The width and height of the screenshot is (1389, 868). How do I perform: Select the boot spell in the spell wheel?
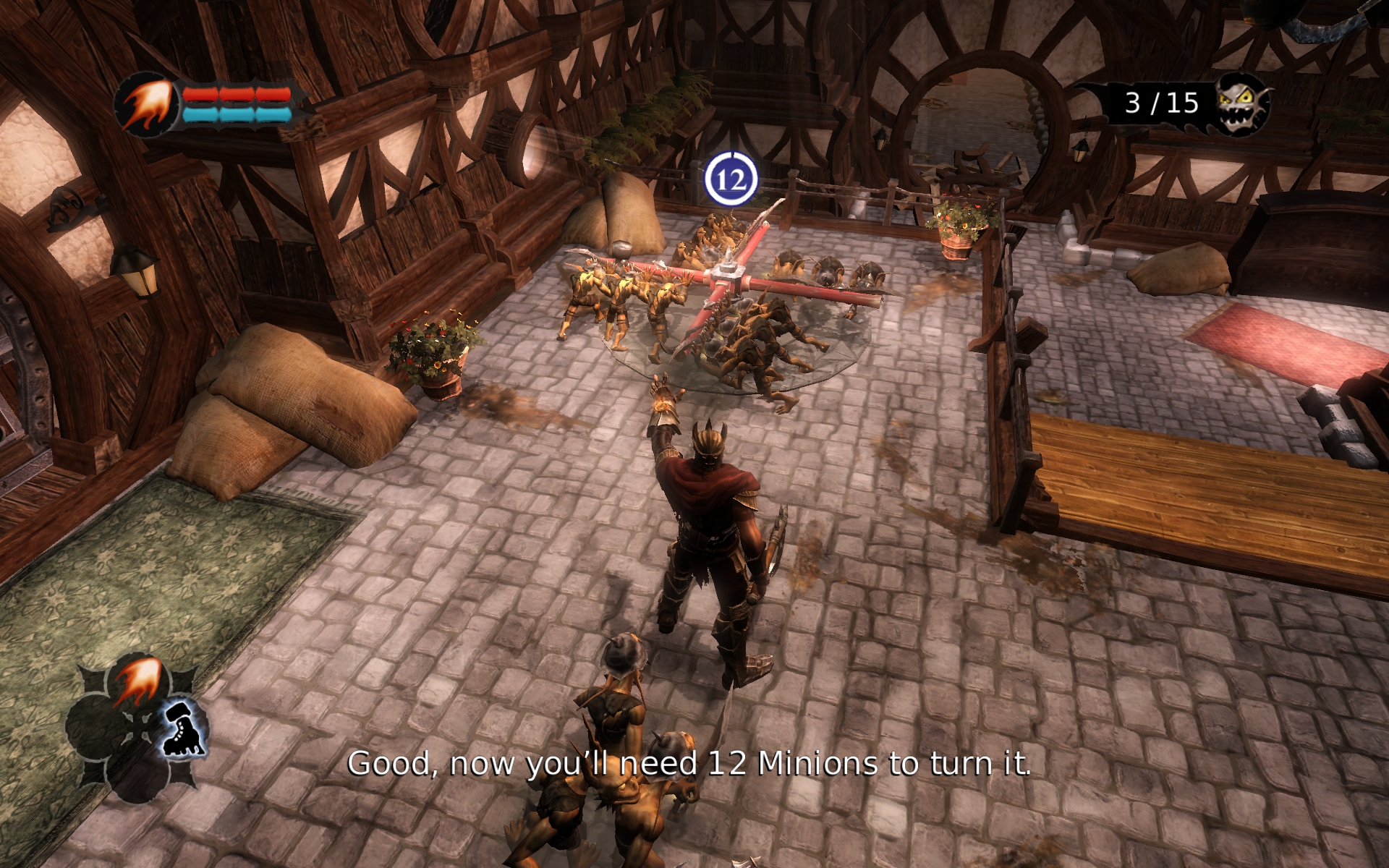[x=183, y=729]
